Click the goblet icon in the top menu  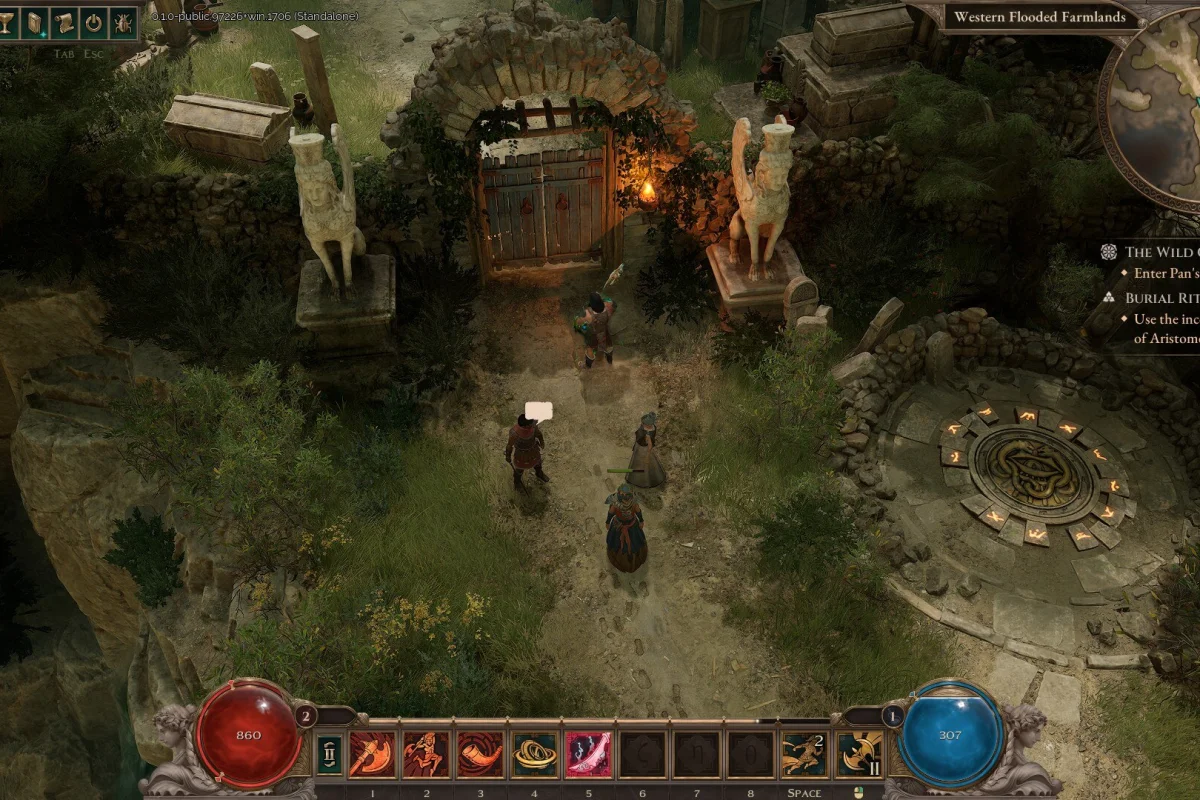point(8,21)
